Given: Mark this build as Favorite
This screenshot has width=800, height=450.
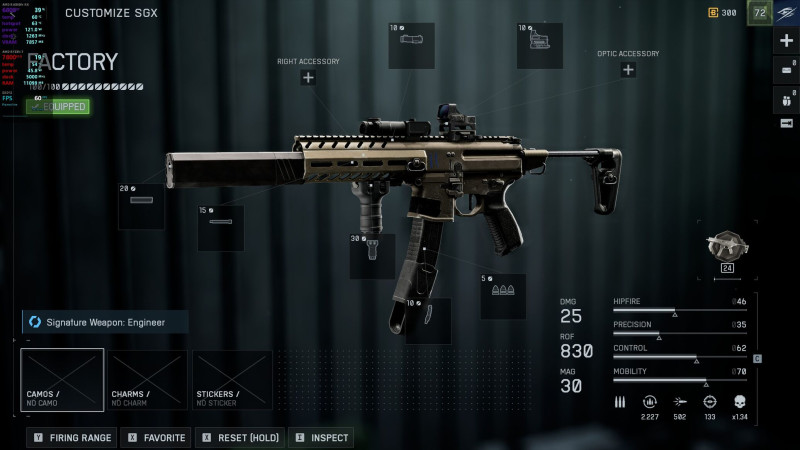Looking at the screenshot, I should 157,438.
